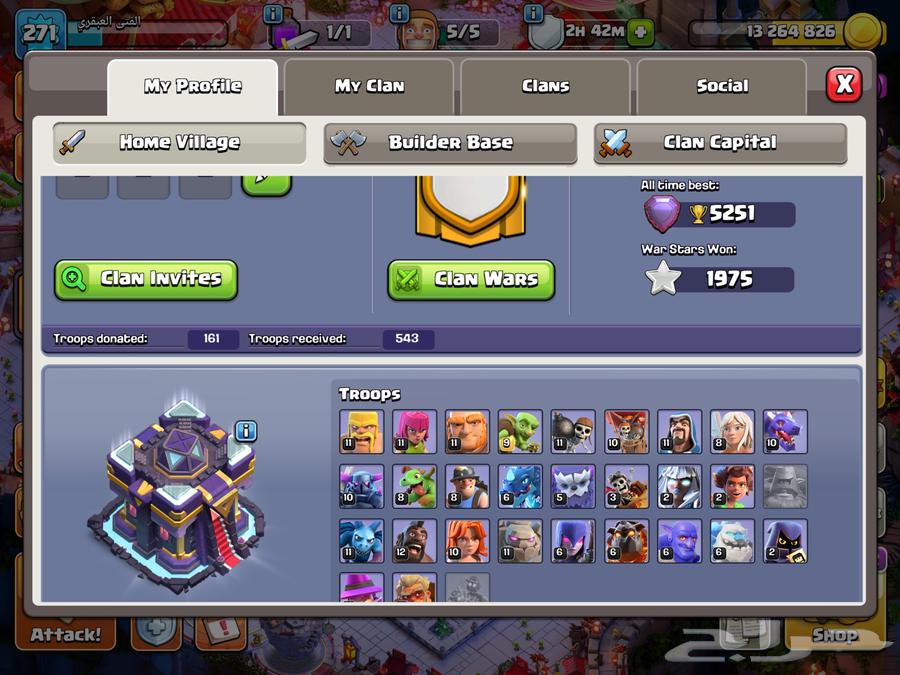
Task: Open the Clan Wars button
Action: click(471, 279)
